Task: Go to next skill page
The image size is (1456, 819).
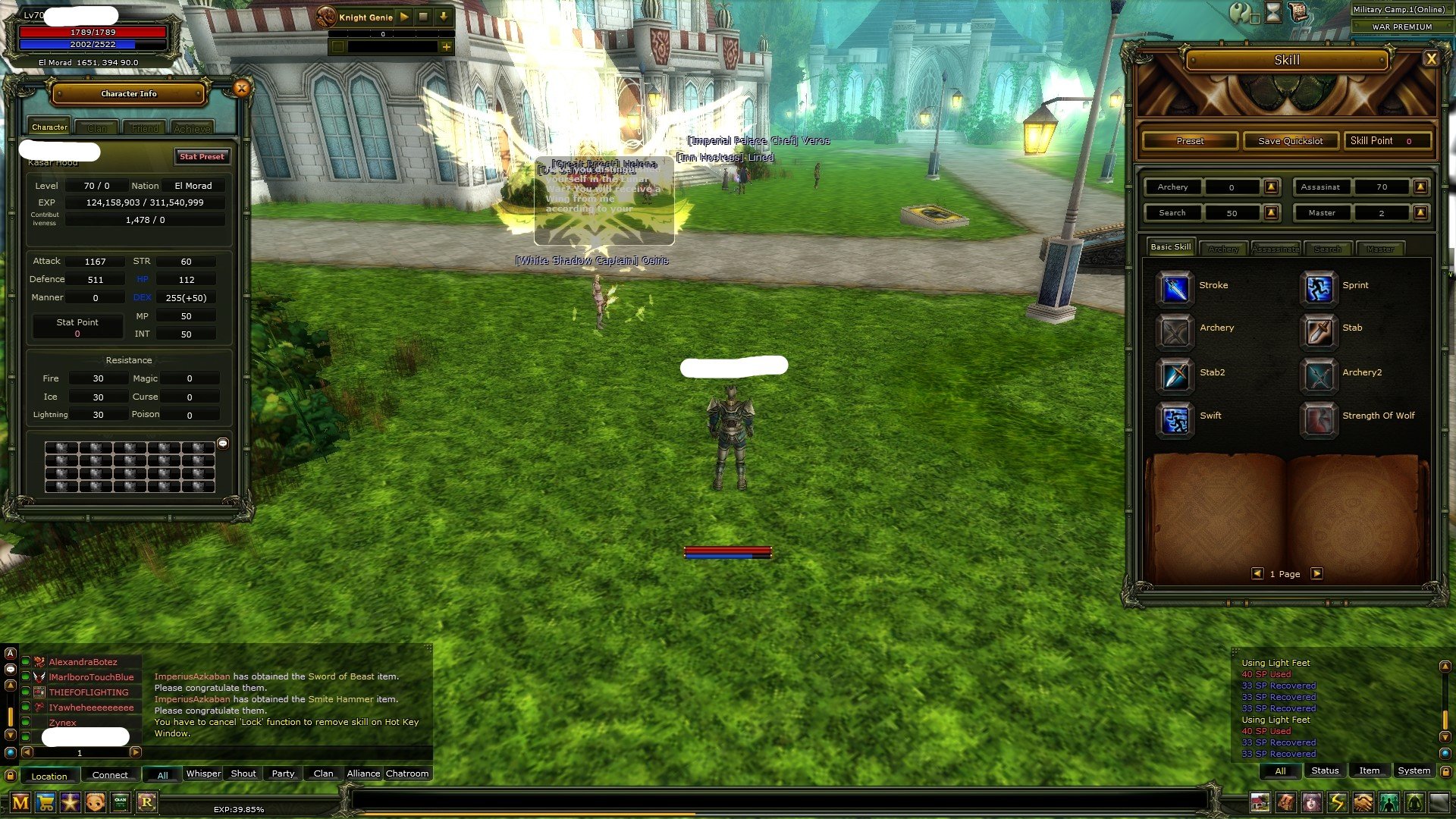Action: point(1317,574)
